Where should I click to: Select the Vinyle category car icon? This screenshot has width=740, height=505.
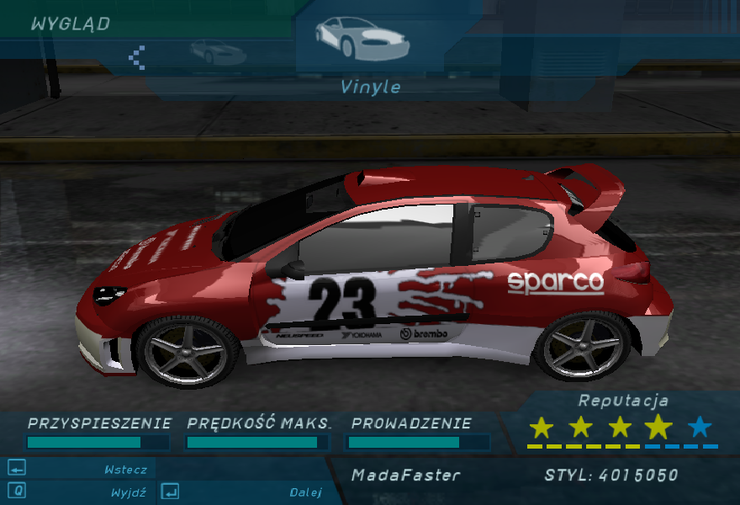click(x=361, y=38)
